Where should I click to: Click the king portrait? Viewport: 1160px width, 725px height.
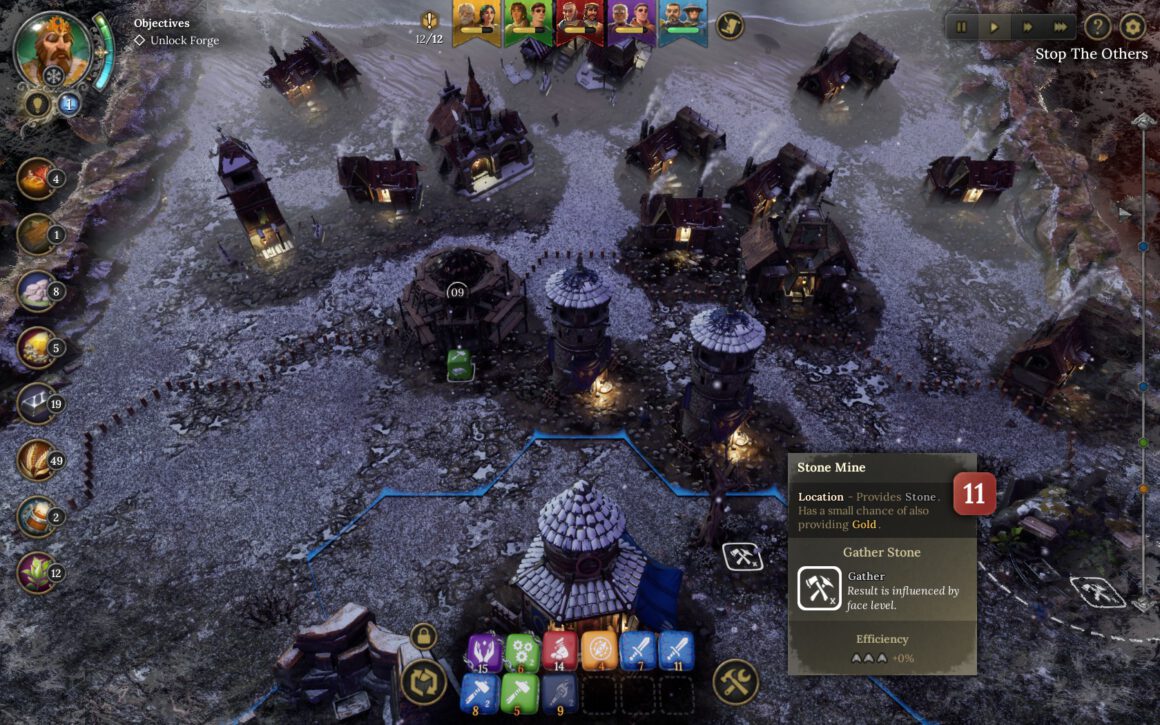pos(52,48)
